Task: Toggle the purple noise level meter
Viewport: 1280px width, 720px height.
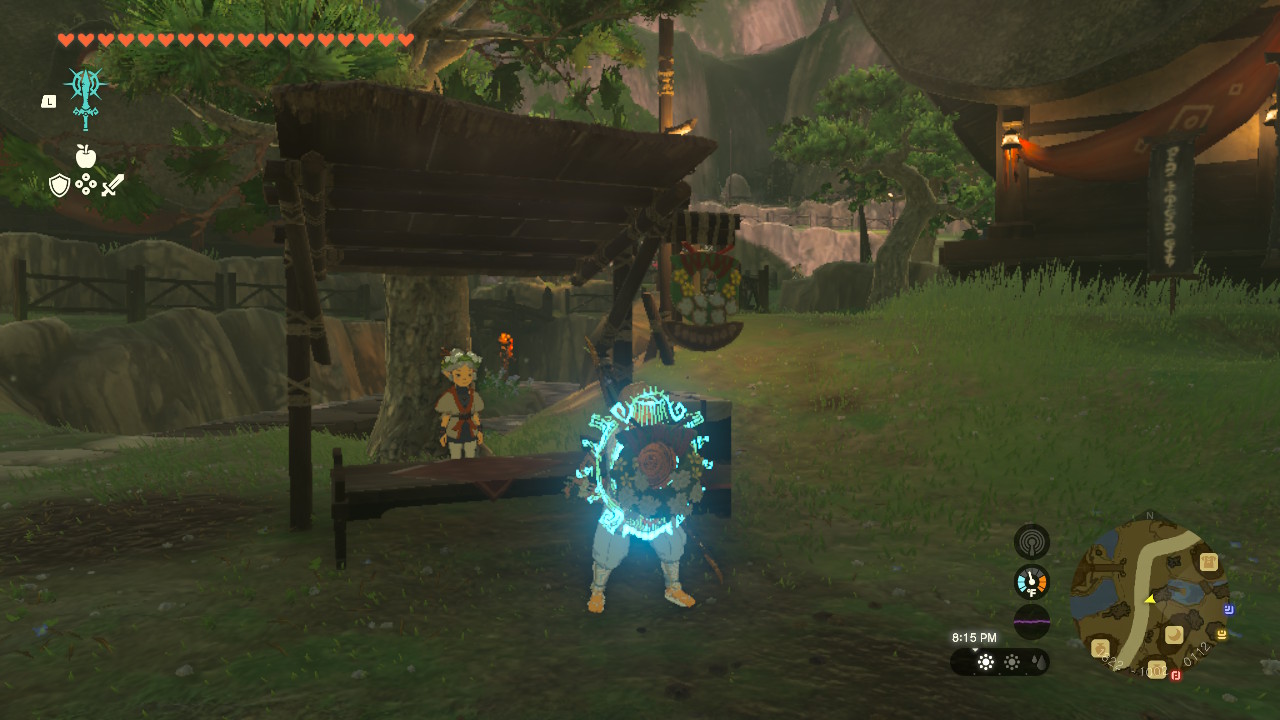Action: [x=1032, y=620]
